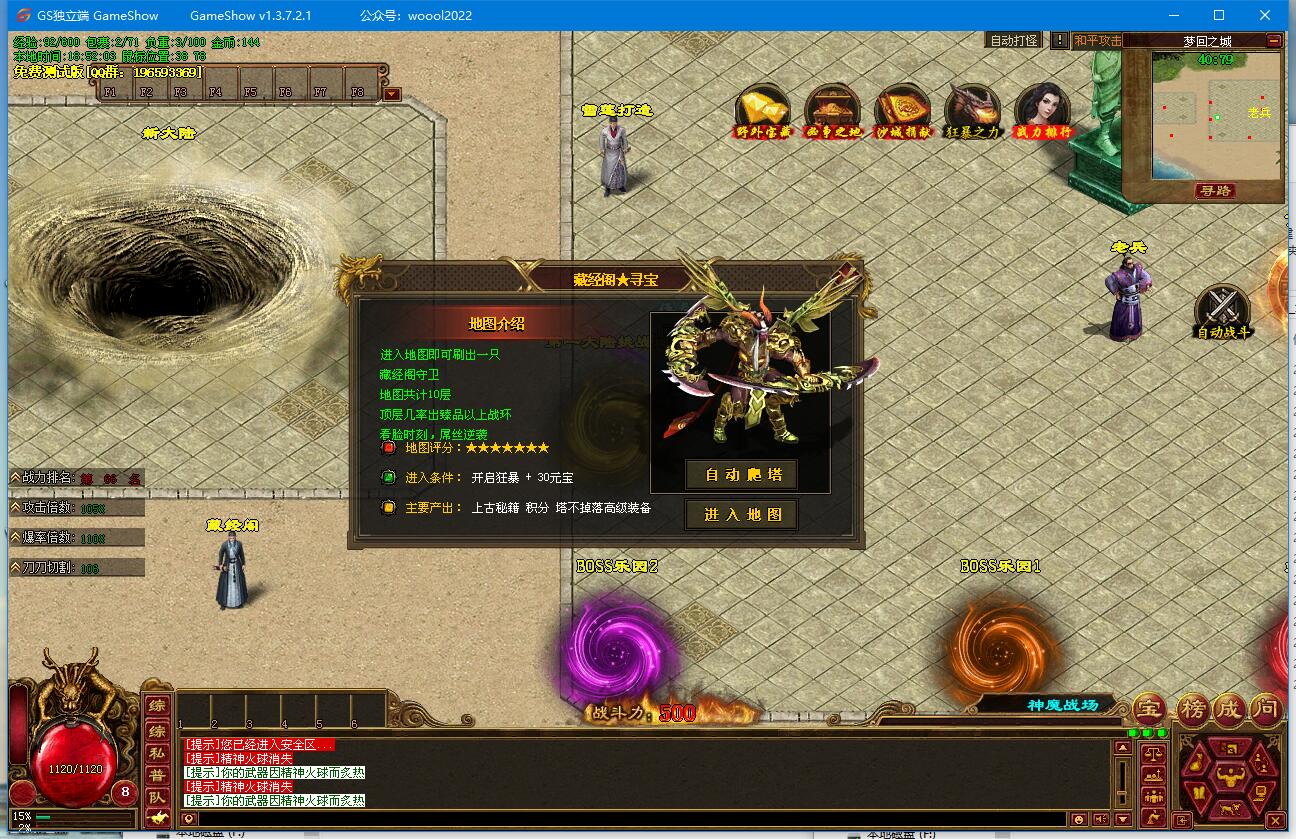
Task: Open the 问 help round button
Action: pyautogui.click(x=1267, y=709)
